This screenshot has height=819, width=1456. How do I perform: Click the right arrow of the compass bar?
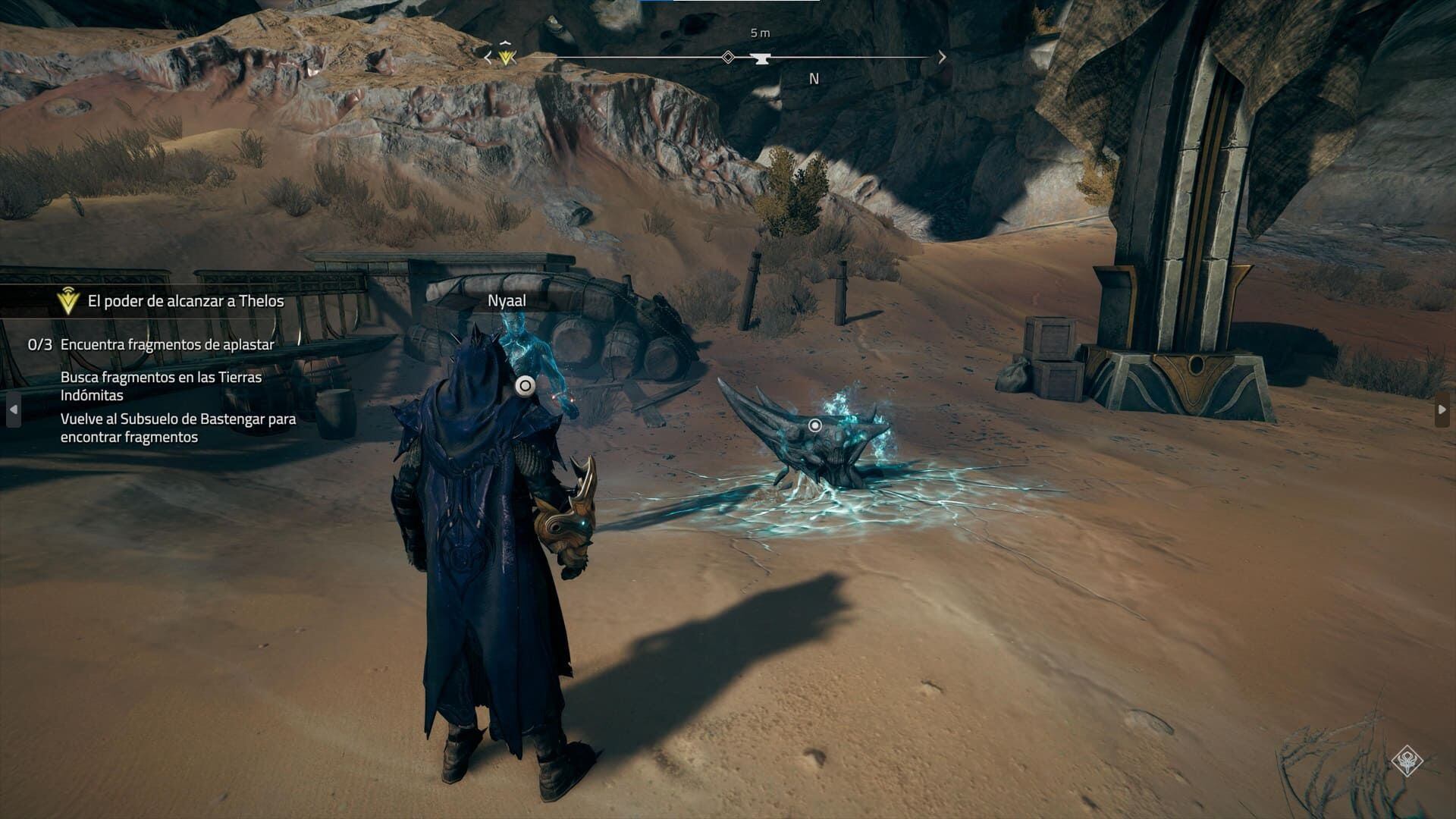tap(942, 57)
